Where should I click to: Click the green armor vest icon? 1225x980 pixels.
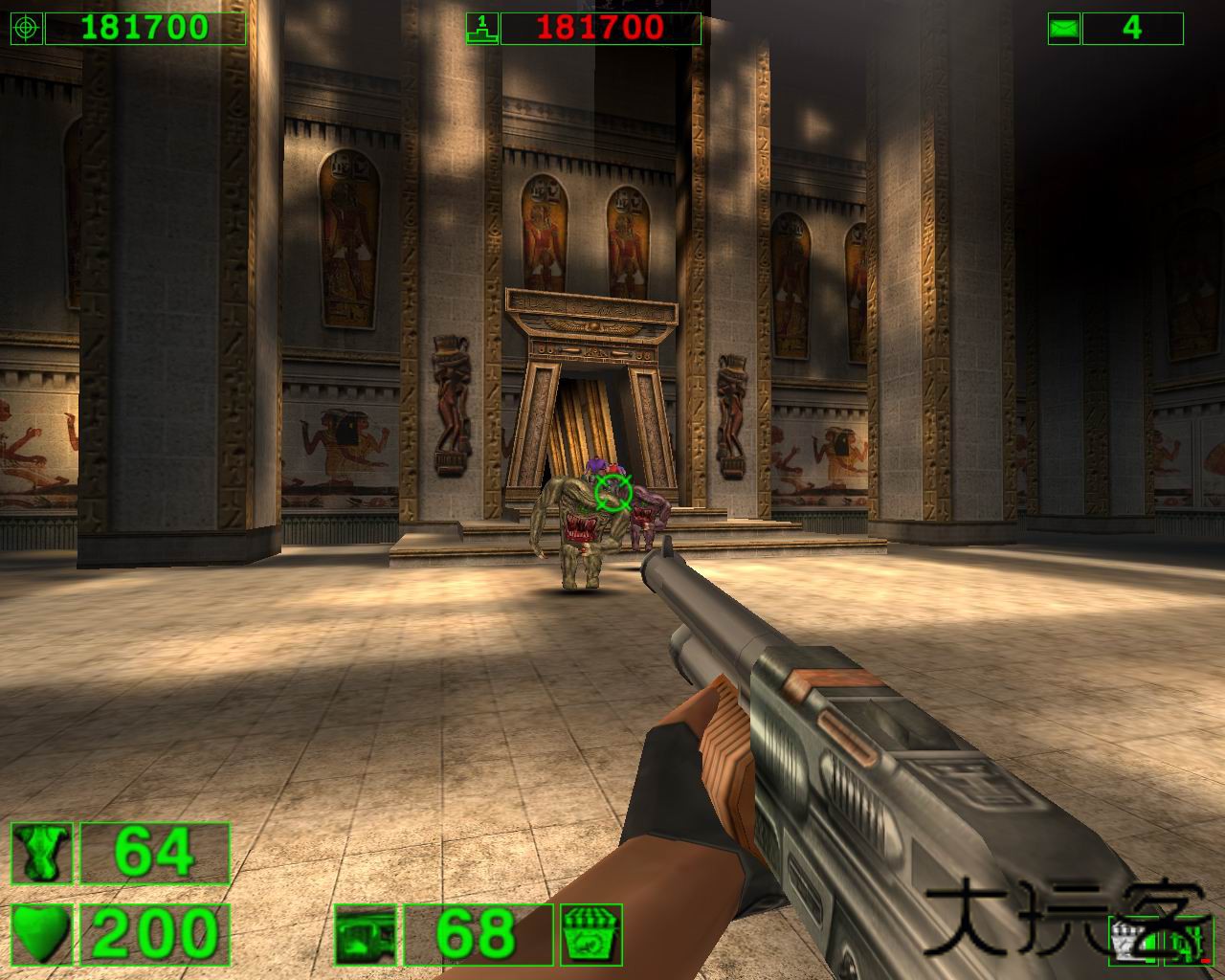42,853
